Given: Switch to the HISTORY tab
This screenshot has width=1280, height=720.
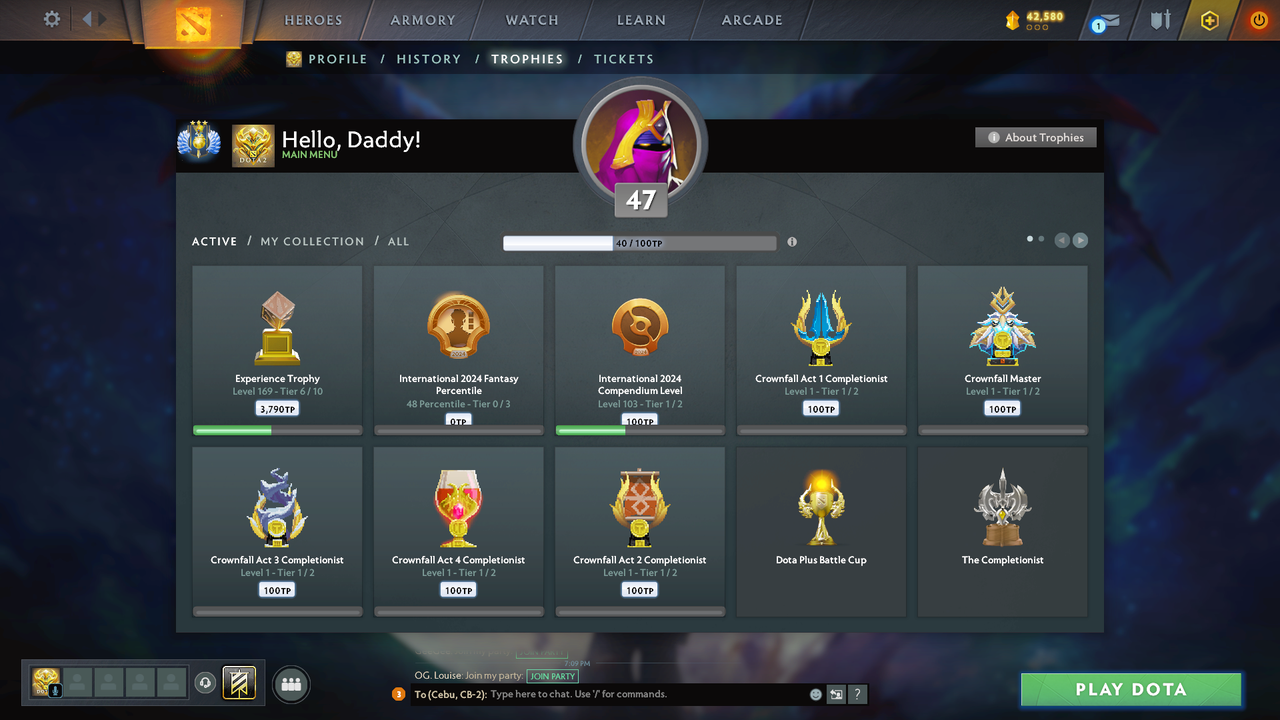Looking at the screenshot, I should pos(428,59).
